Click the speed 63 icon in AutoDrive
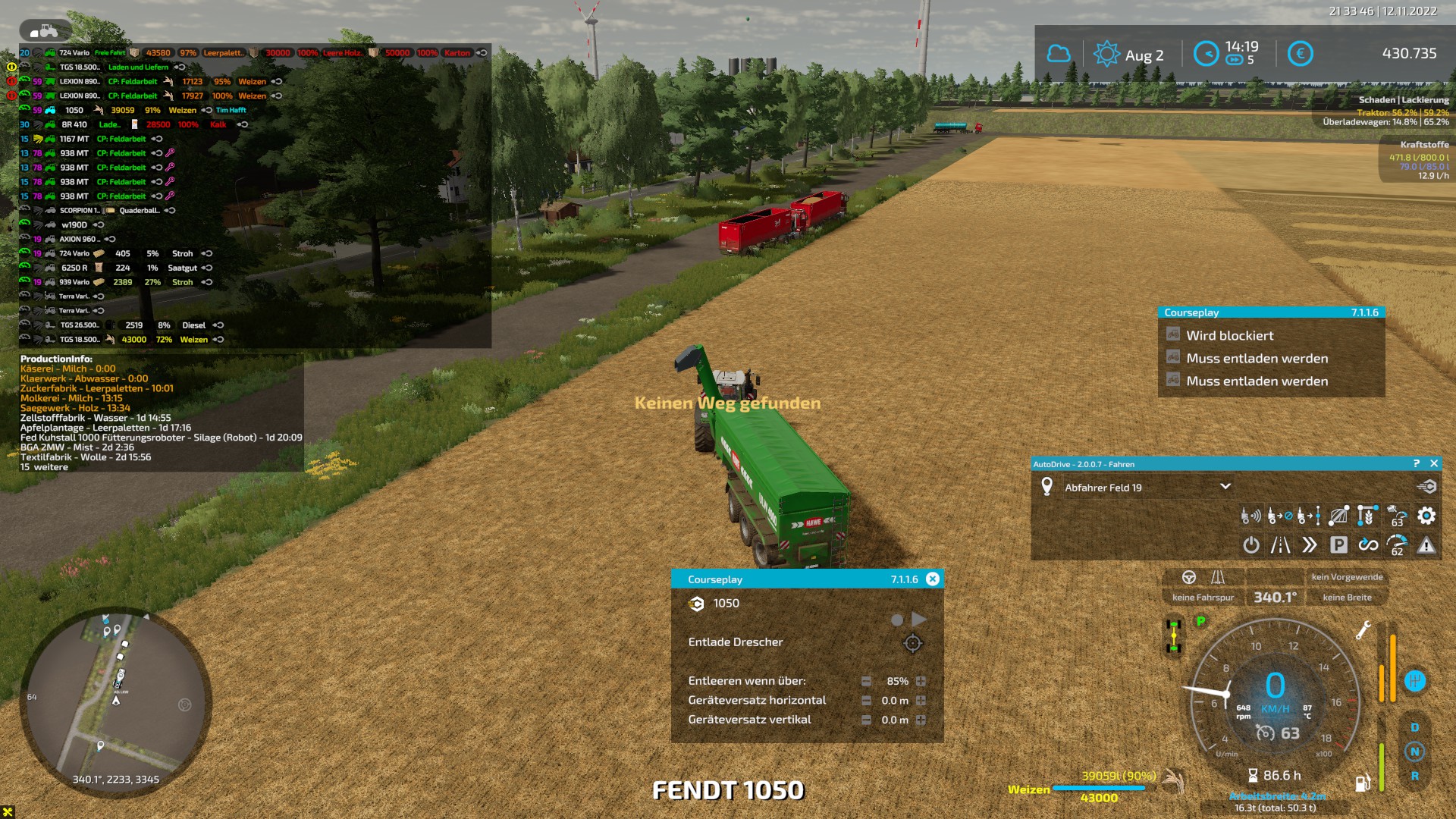Screen dimensions: 1456x819 [x=1398, y=516]
